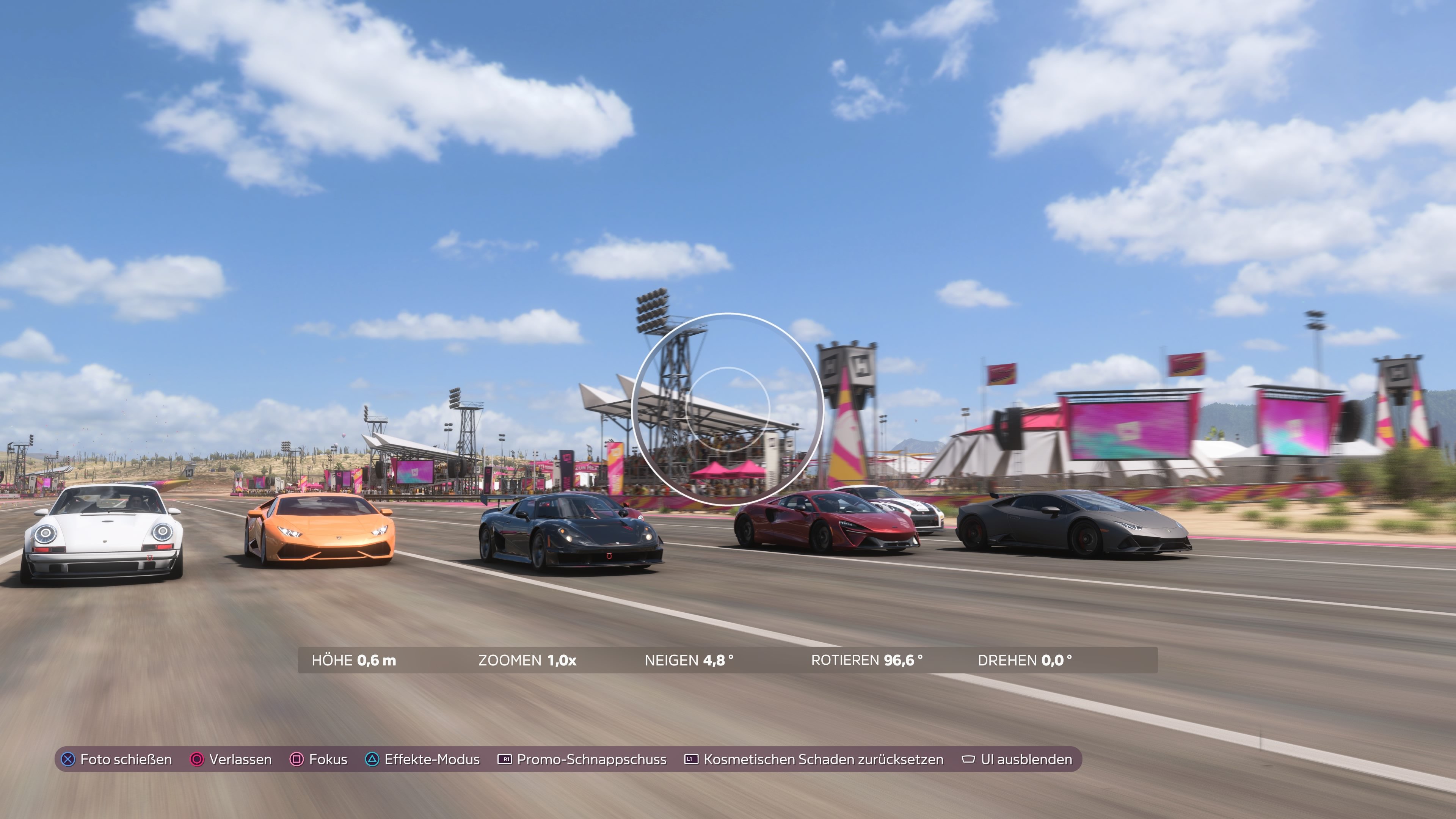
Task: Click the Cross button icon for Foto schießen
Action: (x=67, y=759)
